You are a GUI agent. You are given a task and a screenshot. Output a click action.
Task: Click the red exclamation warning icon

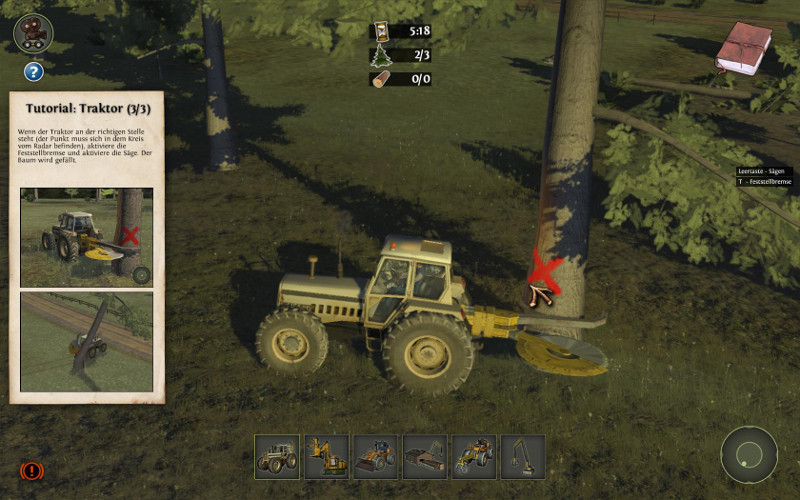(31, 469)
